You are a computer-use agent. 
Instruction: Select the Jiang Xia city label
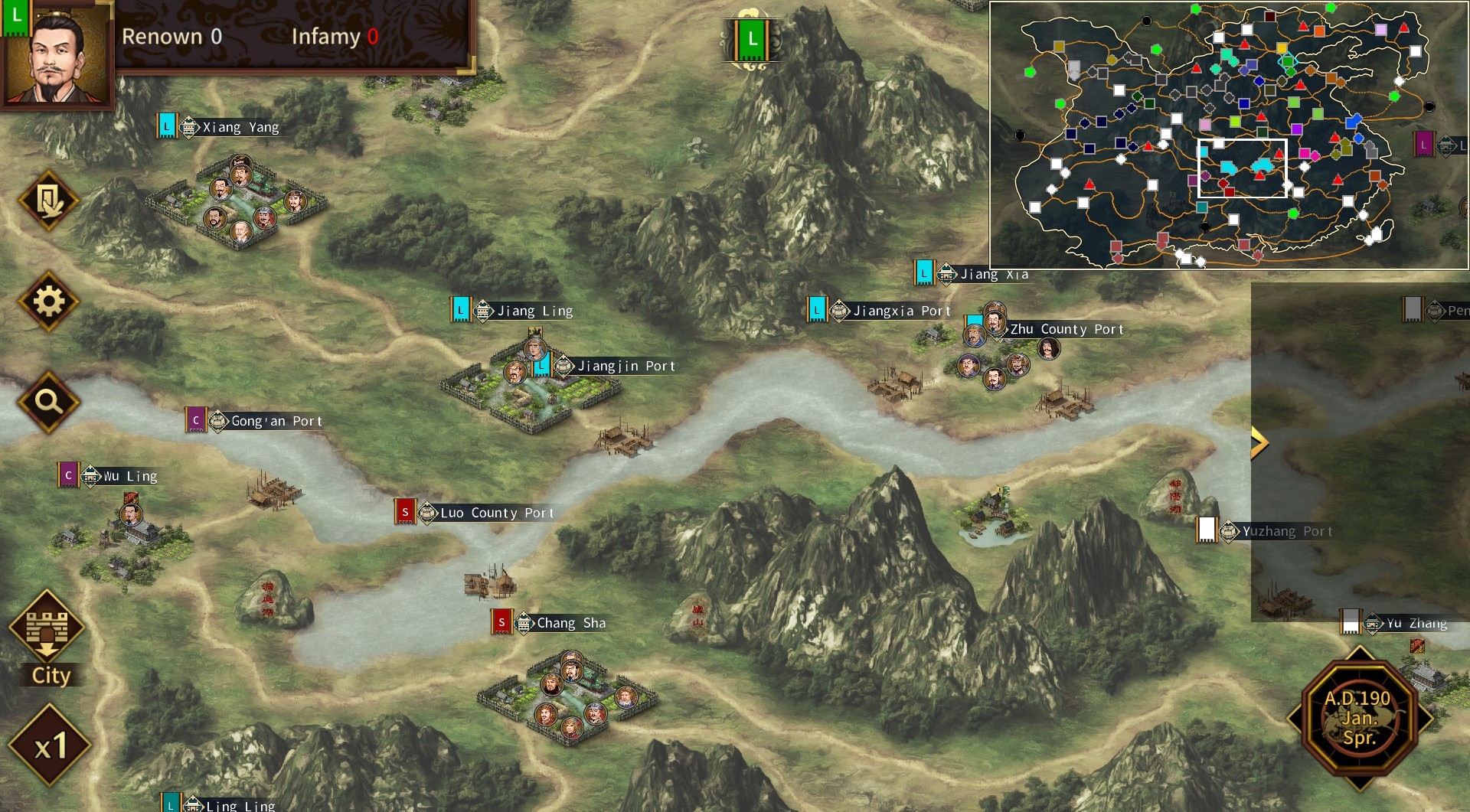click(x=994, y=274)
